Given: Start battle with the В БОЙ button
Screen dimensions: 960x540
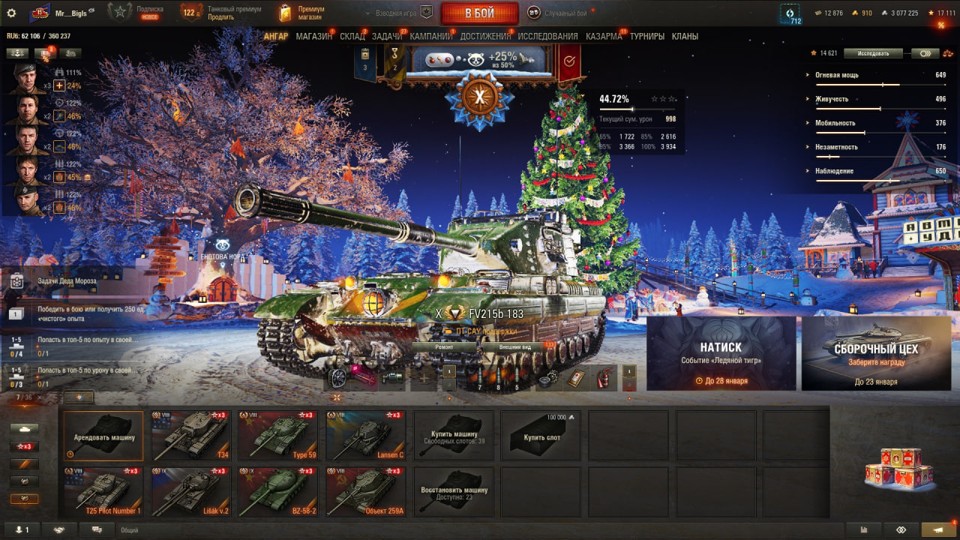Looking at the screenshot, I should pyautogui.click(x=479, y=13).
